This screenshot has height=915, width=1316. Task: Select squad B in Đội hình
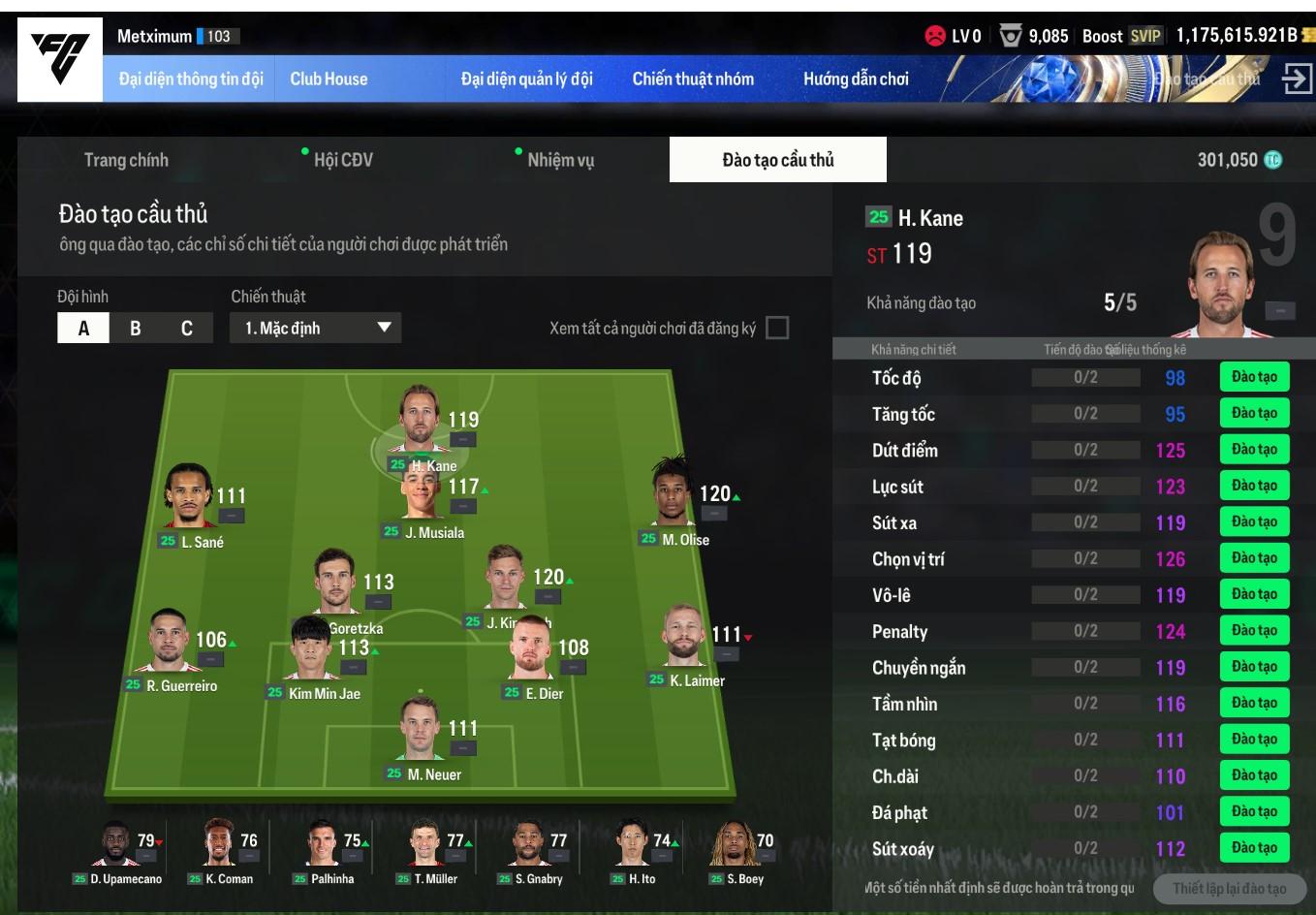click(x=136, y=329)
